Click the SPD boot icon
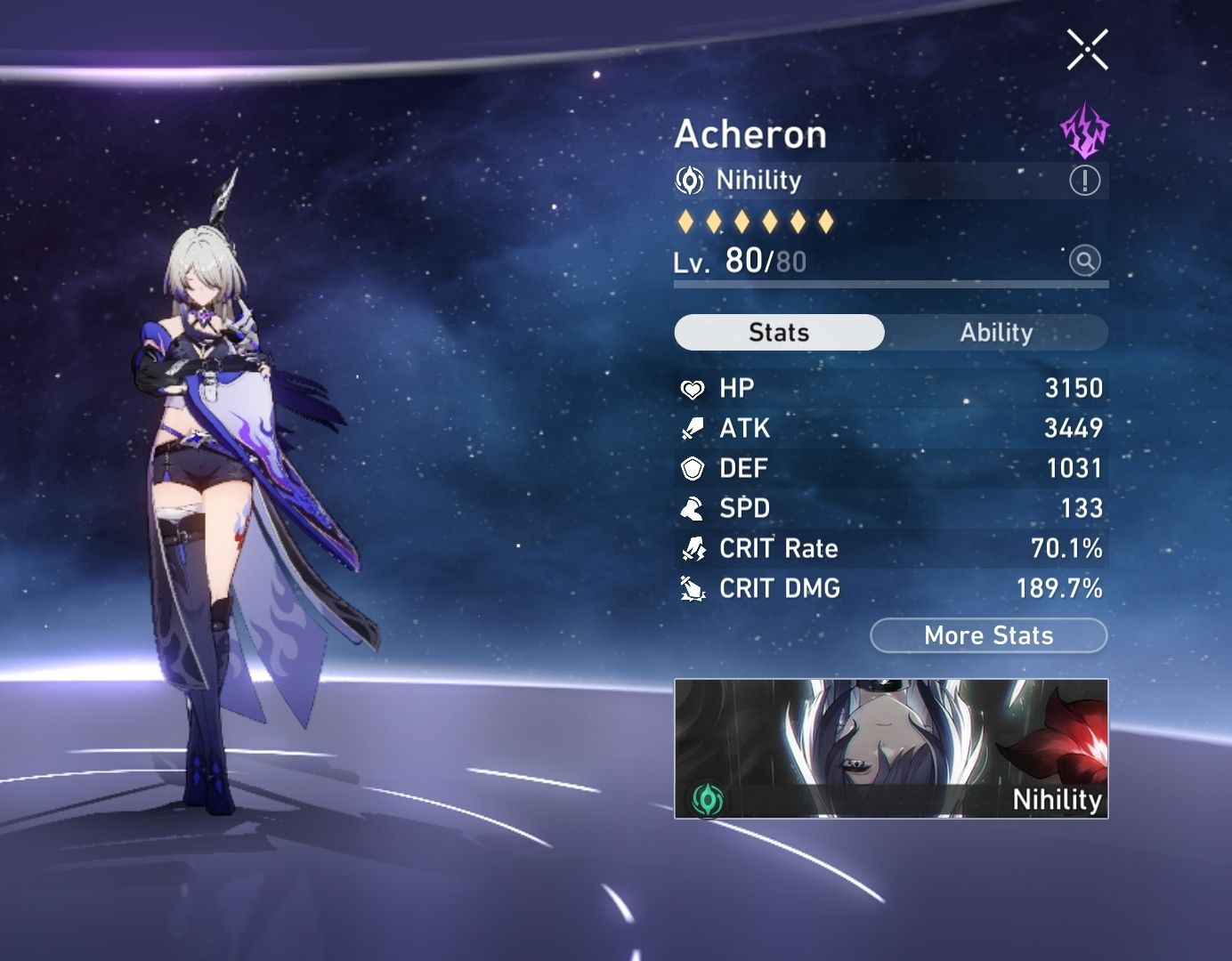This screenshot has width=1232, height=961. [x=691, y=508]
